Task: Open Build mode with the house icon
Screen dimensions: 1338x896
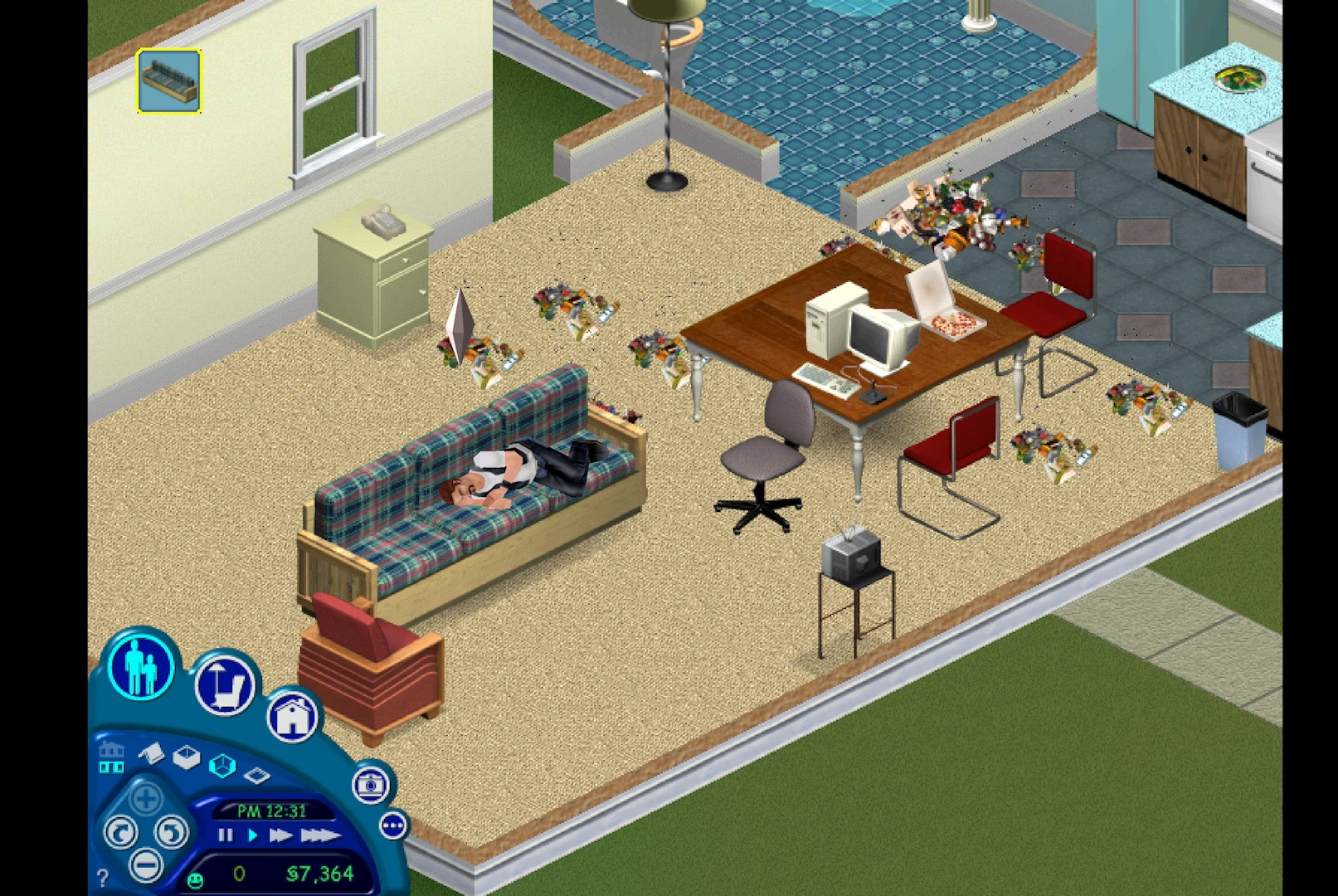Action: pyautogui.click(x=292, y=717)
